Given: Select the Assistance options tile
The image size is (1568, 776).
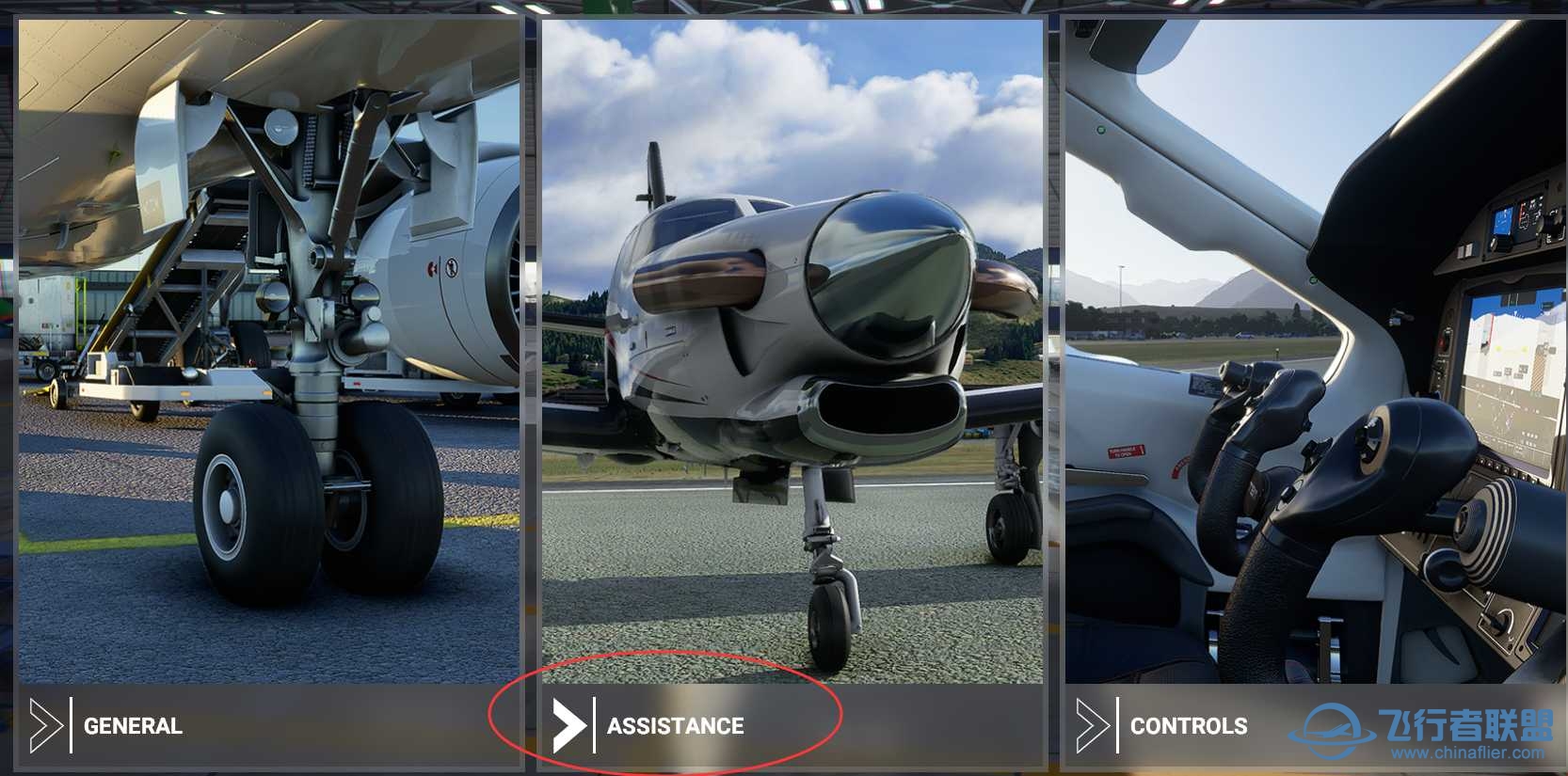Looking at the screenshot, I should tap(792, 395).
